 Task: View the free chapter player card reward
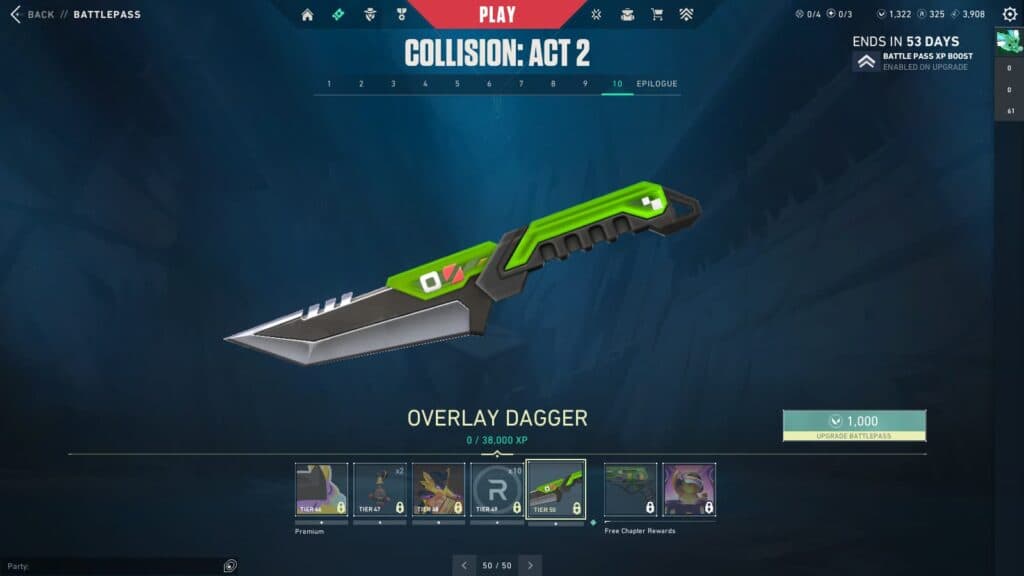point(689,489)
